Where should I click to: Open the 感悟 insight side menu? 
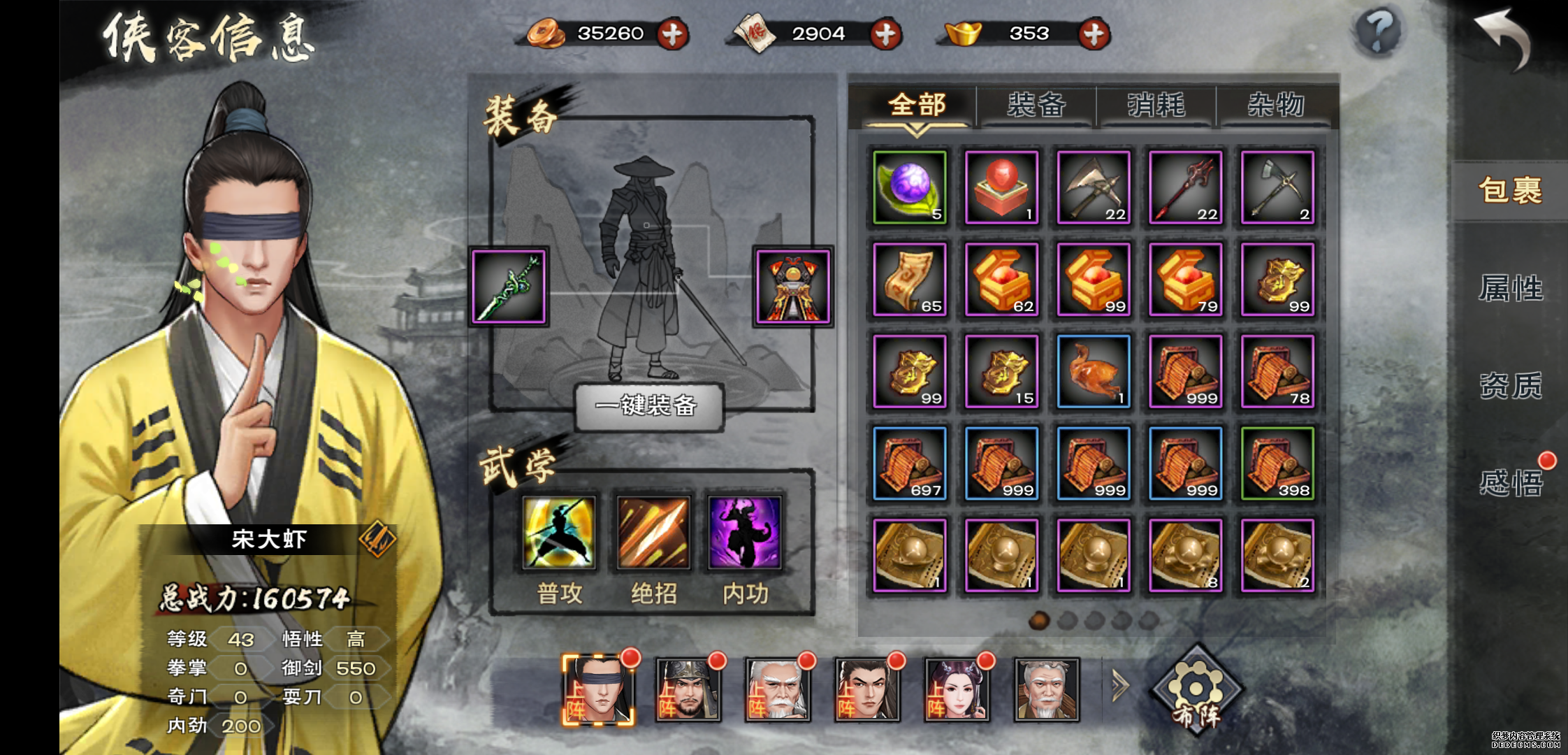pos(1510,482)
